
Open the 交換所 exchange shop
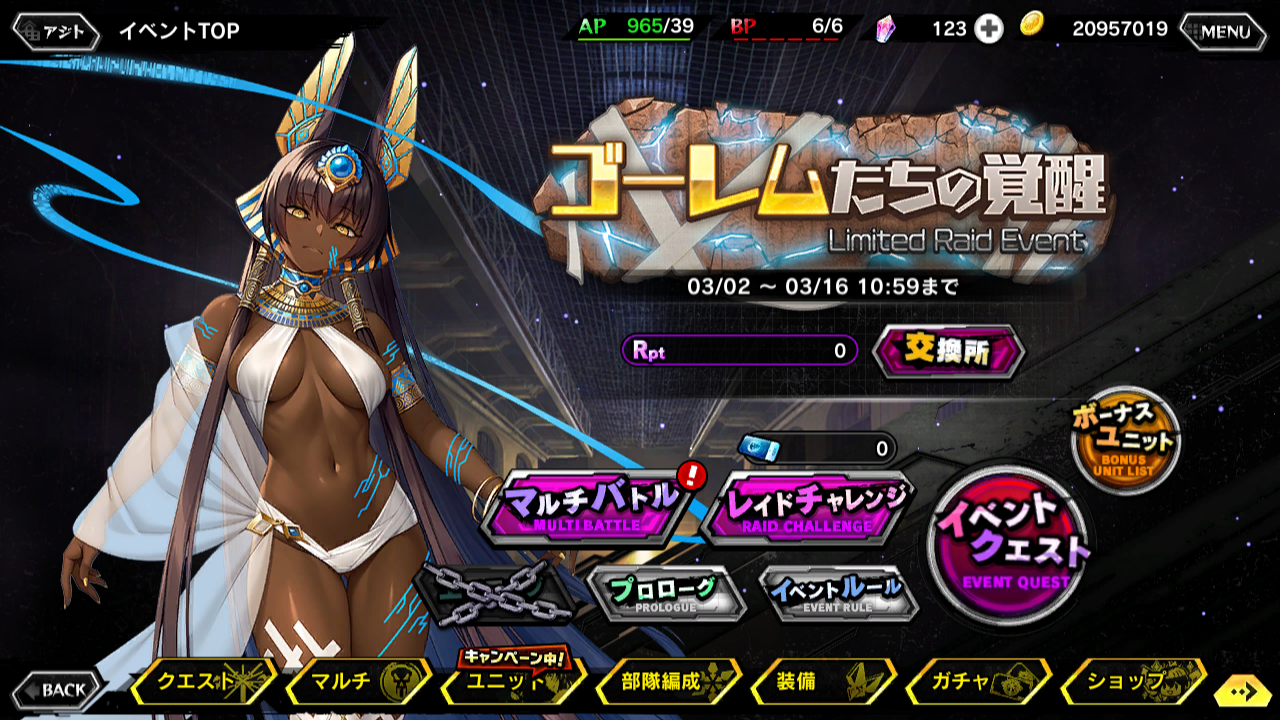click(946, 353)
